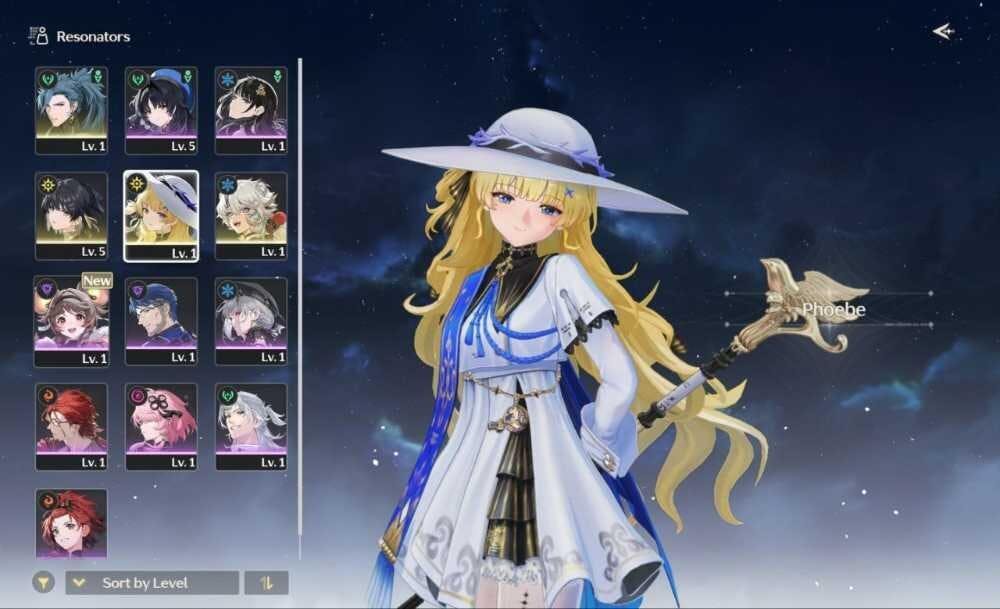Click the resonator list scrollbar
The image size is (1000, 609).
click(x=299, y=300)
